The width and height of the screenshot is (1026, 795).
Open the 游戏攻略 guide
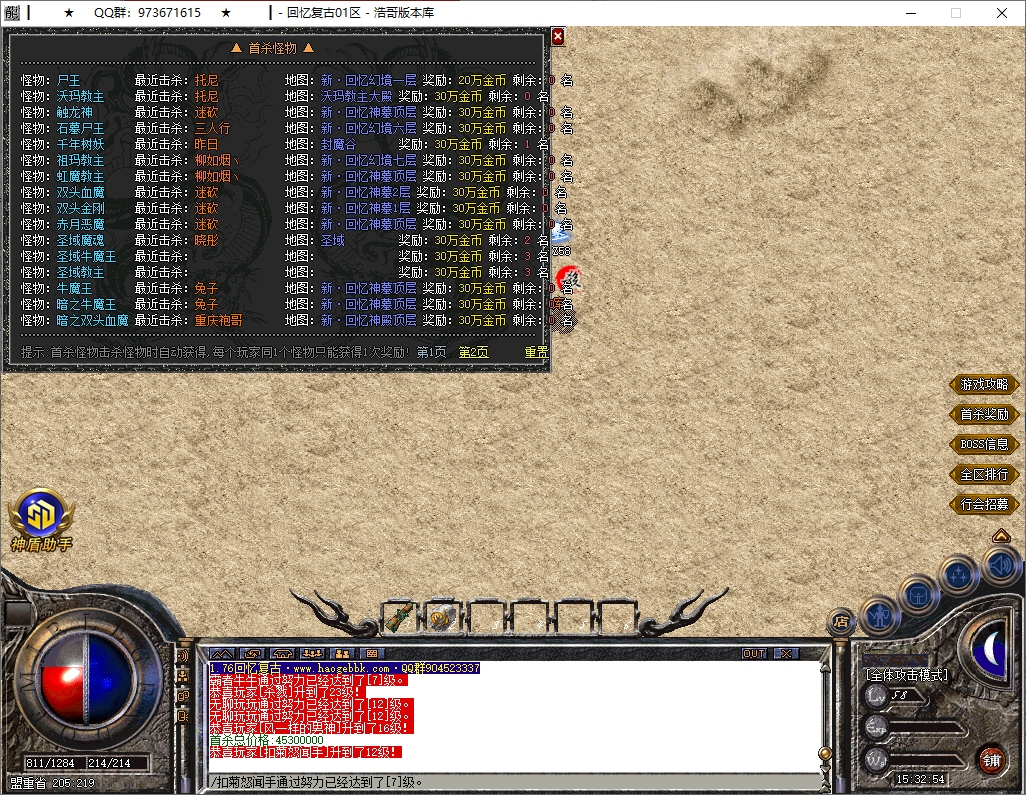pos(984,384)
